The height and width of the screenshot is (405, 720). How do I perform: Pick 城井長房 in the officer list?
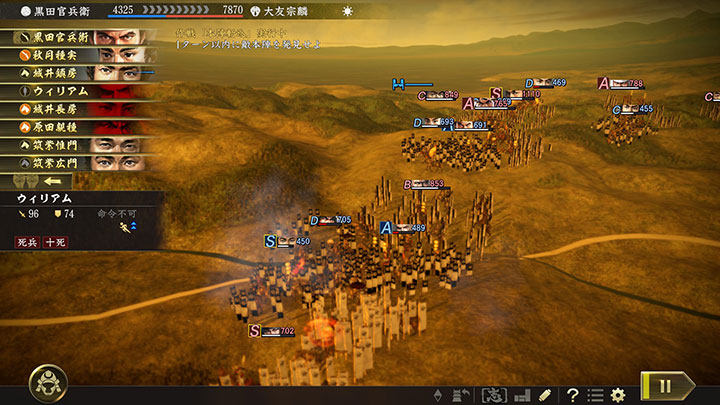[x=80, y=109]
